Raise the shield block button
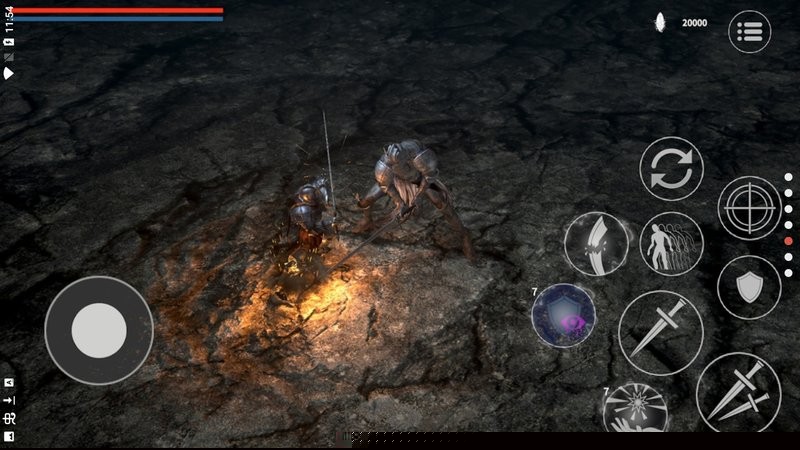 pyautogui.click(x=749, y=288)
